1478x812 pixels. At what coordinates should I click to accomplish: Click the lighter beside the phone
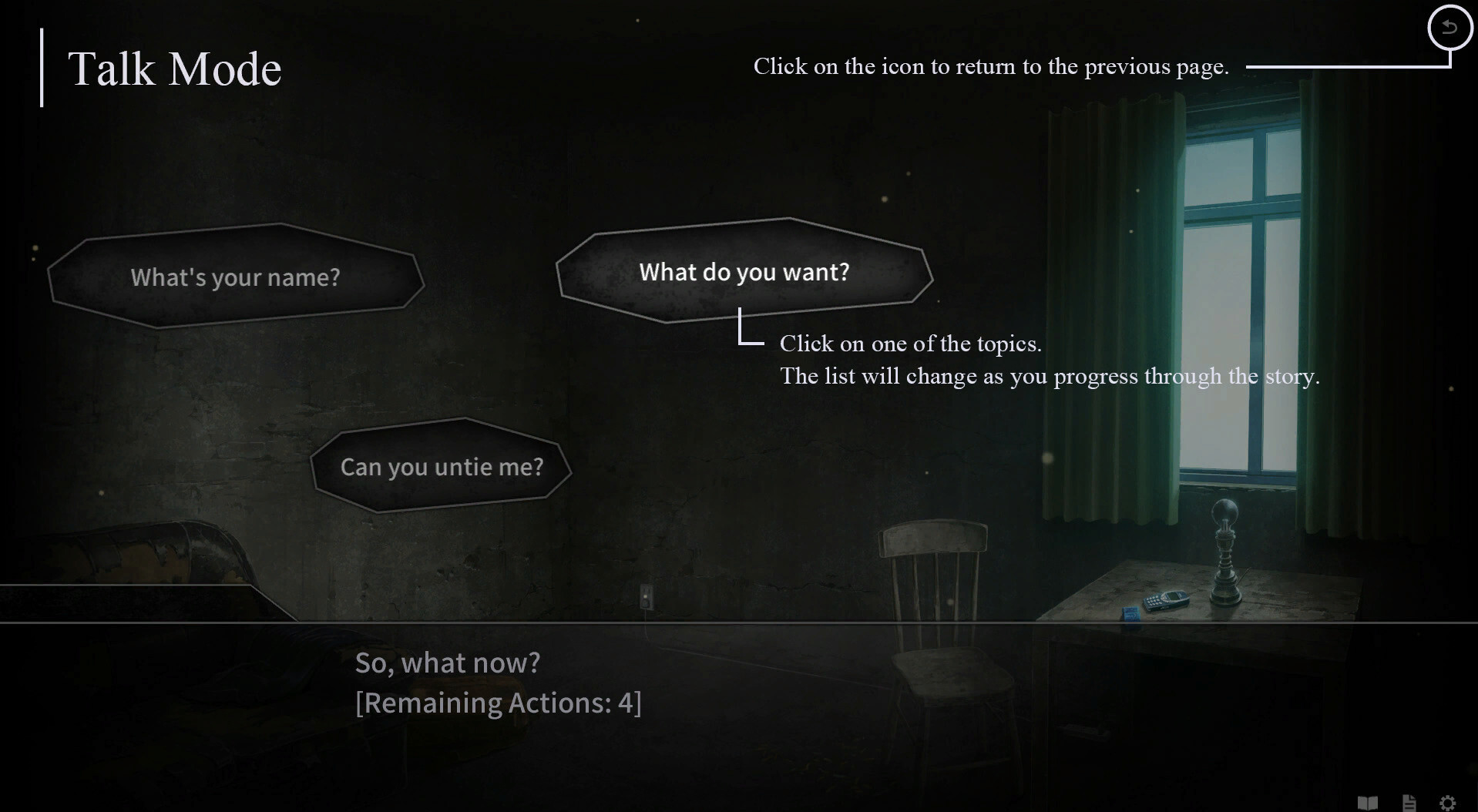tap(1130, 612)
